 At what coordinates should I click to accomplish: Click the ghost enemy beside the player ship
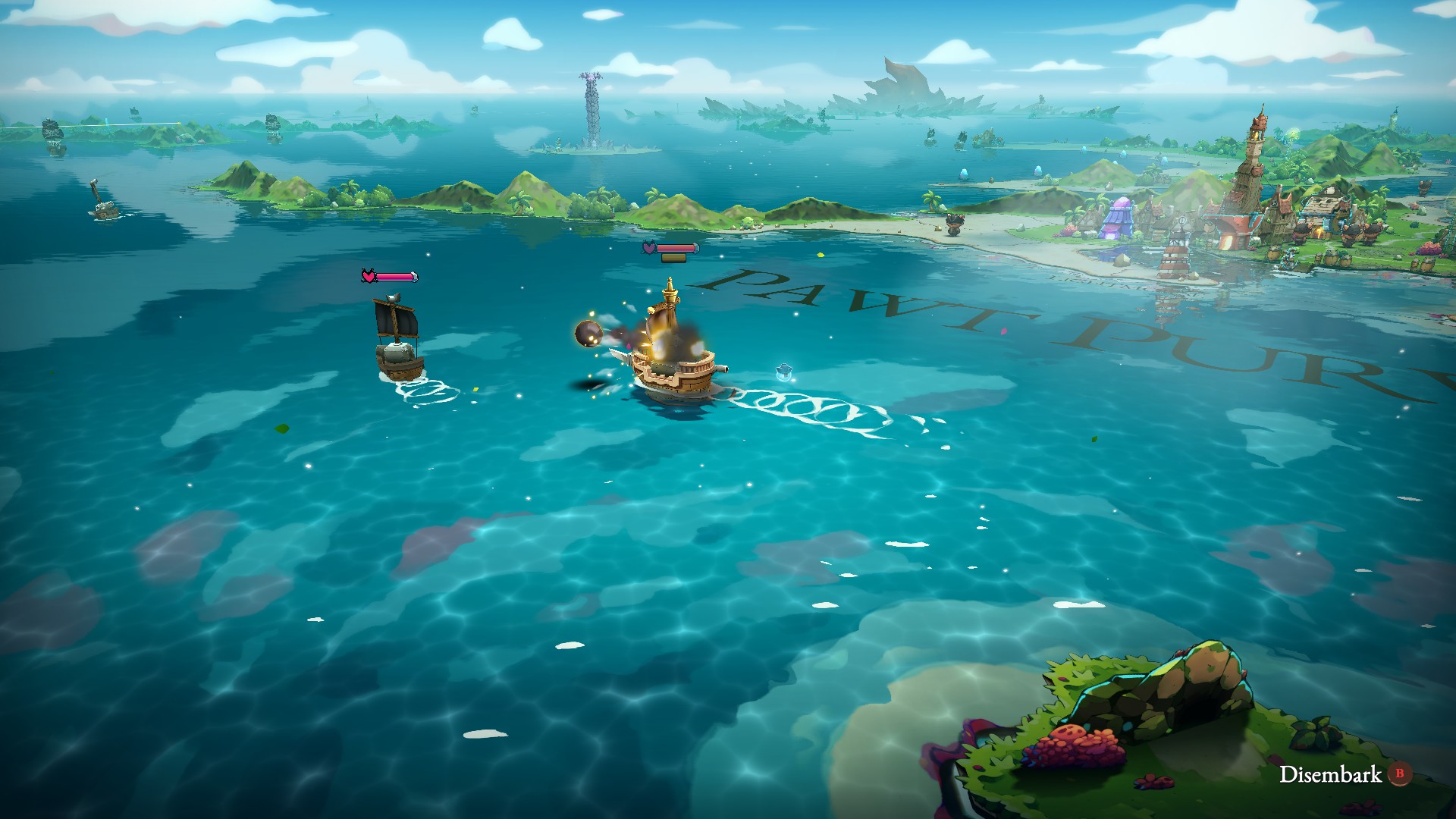783,371
